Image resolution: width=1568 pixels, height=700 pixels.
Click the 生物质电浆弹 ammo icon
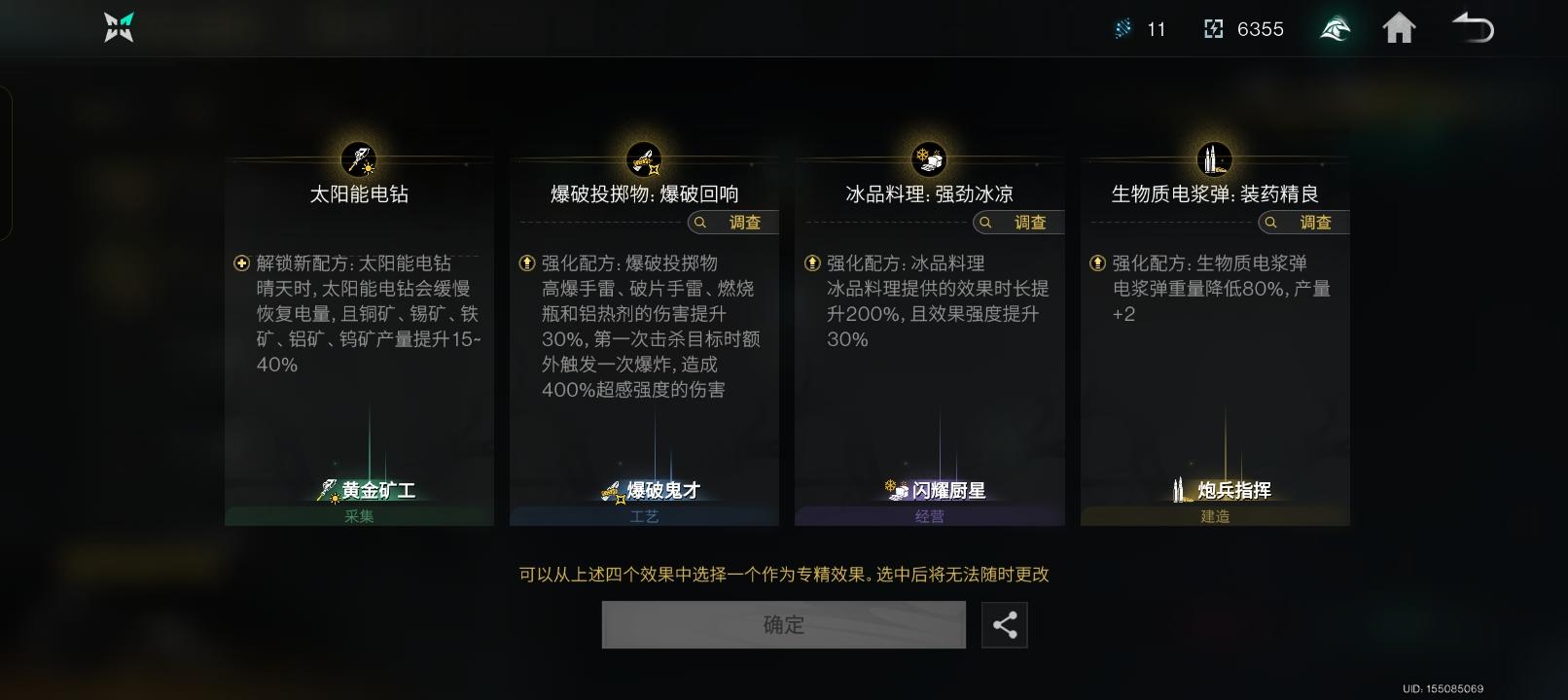(1214, 158)
